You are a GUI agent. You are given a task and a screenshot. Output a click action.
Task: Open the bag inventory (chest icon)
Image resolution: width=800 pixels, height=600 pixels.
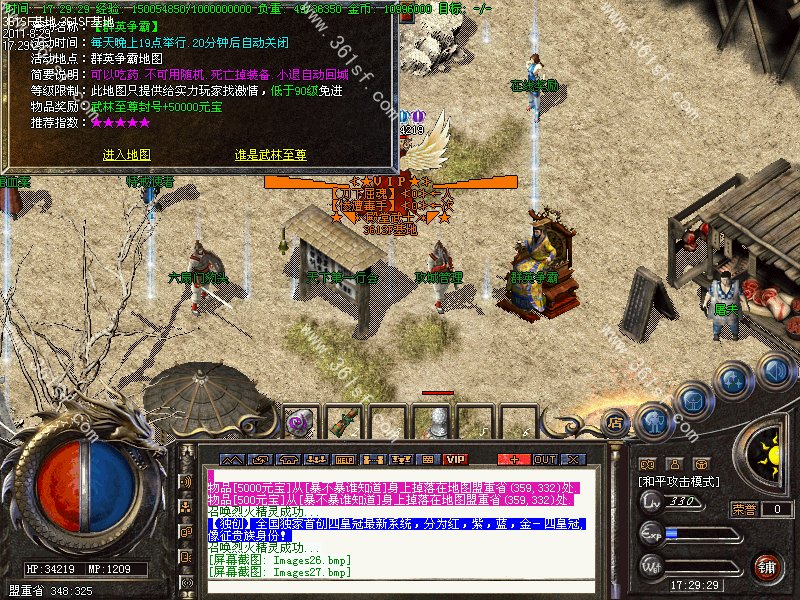[694, 399]
